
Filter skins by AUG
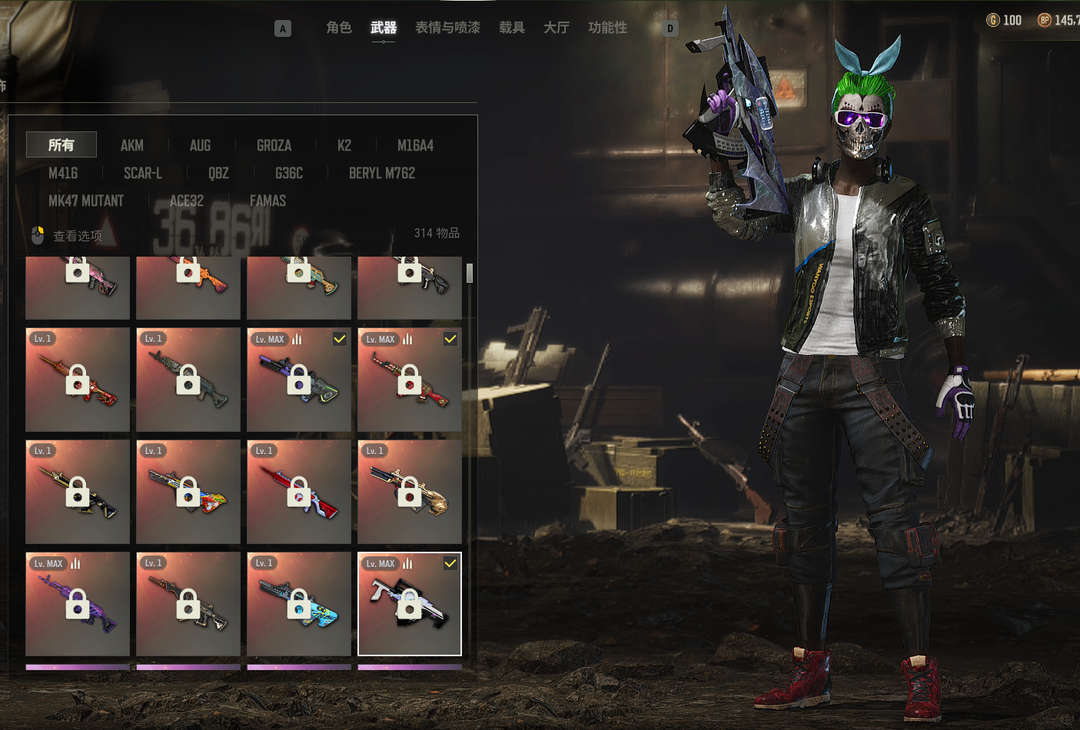pyautogui.click(x=200, y=145)
